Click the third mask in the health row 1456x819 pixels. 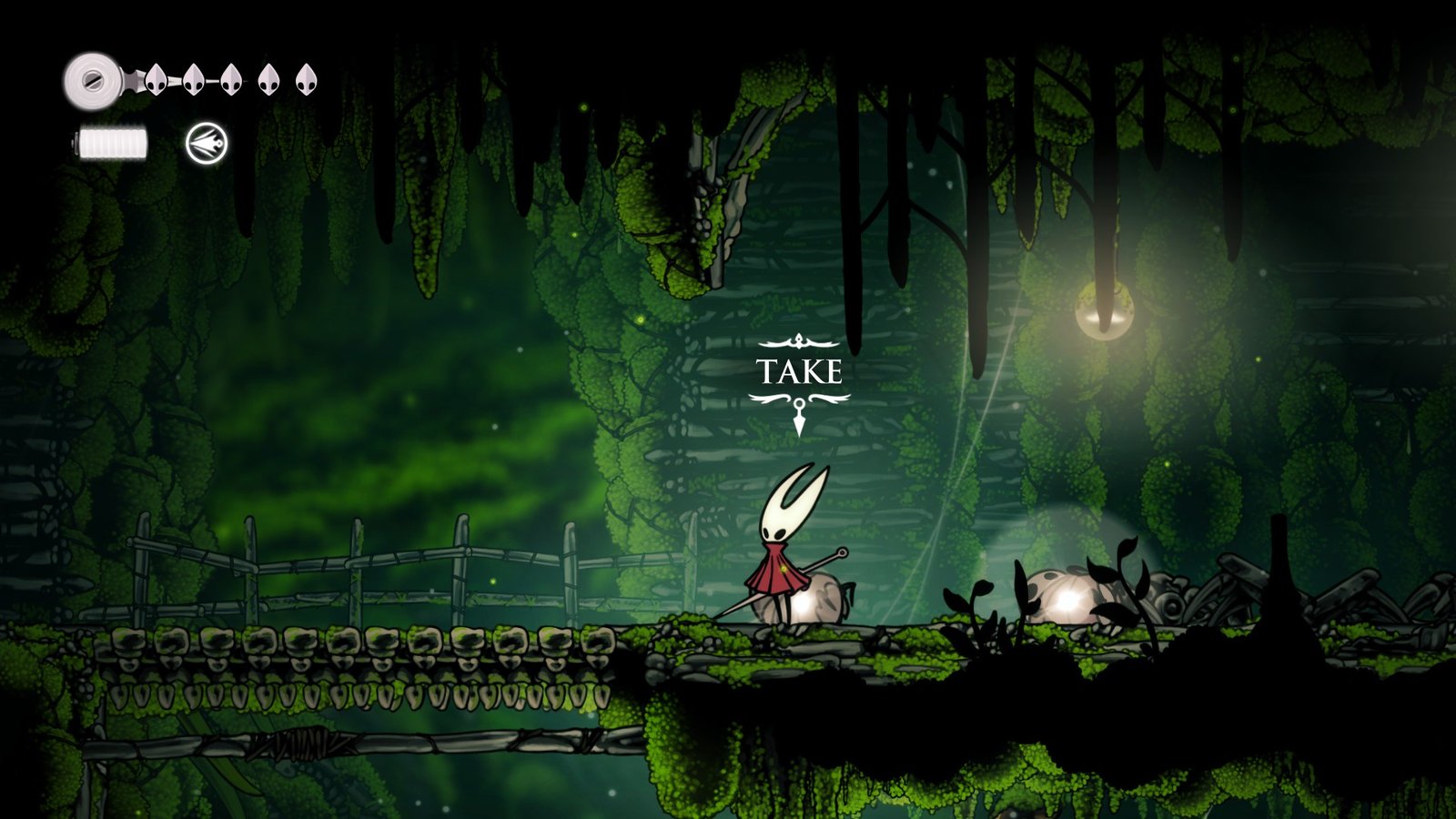tap(230, 82)
